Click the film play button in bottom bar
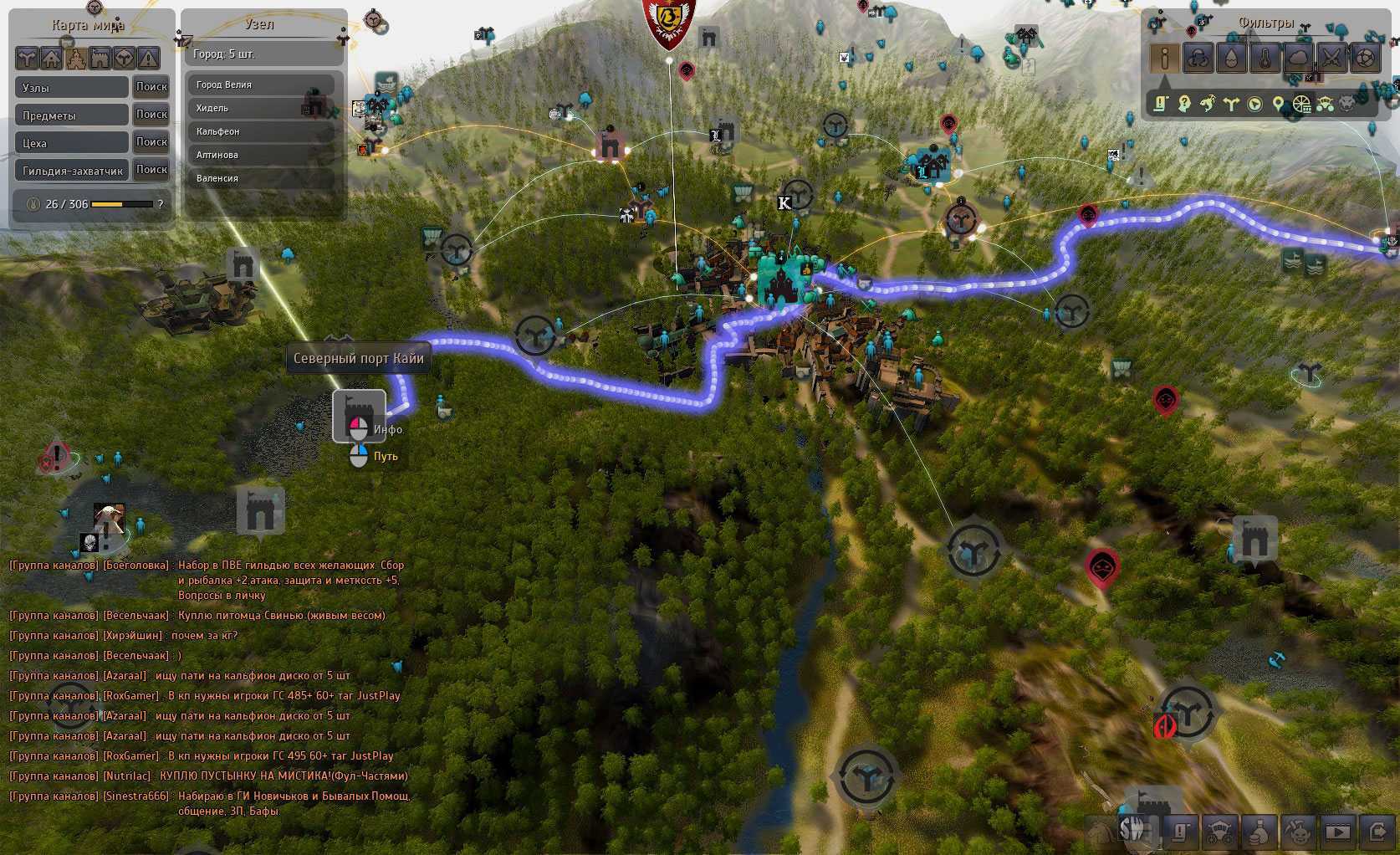 pos(1337,832)
